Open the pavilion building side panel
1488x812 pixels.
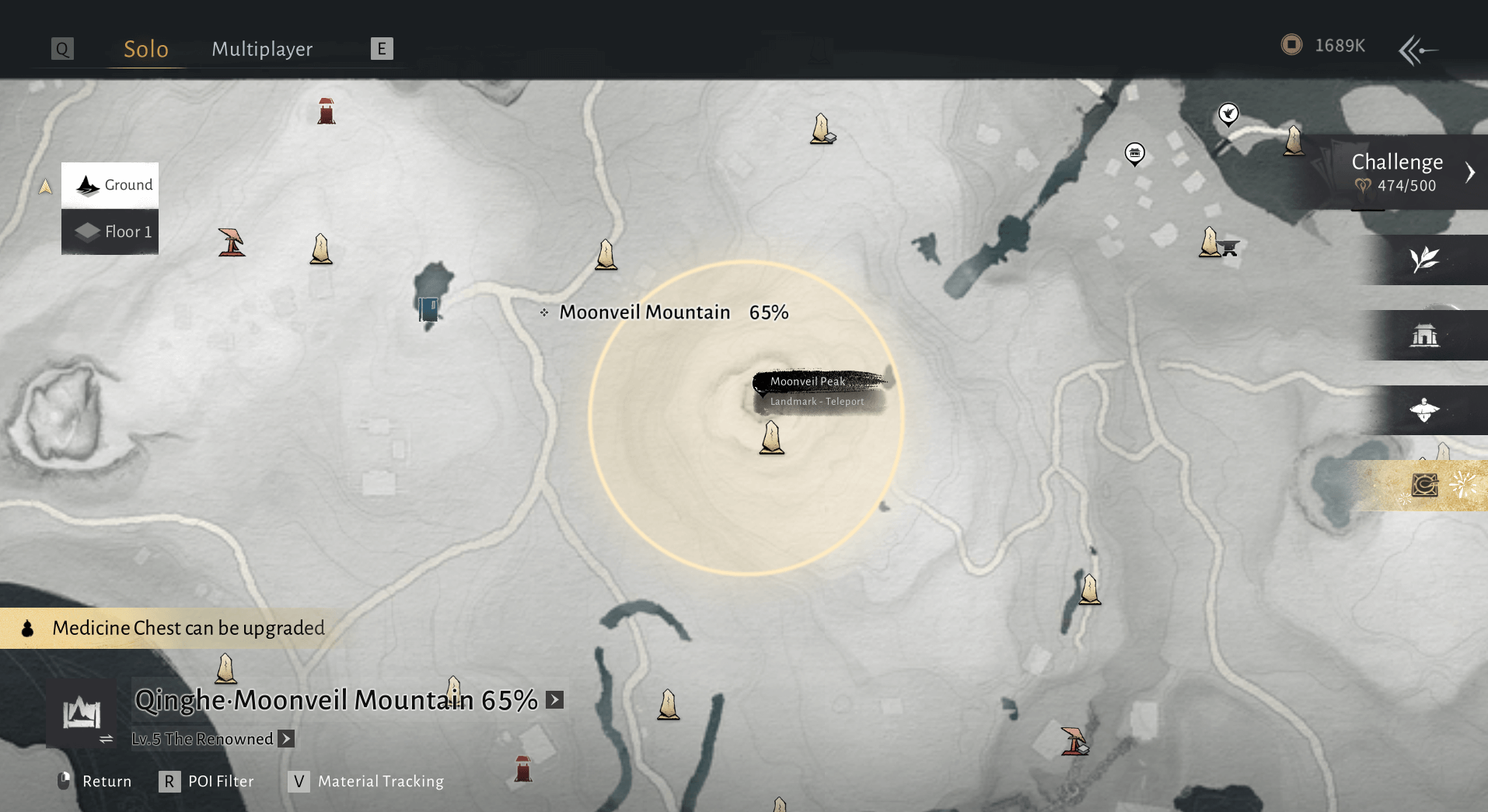tap(1424, 335)
